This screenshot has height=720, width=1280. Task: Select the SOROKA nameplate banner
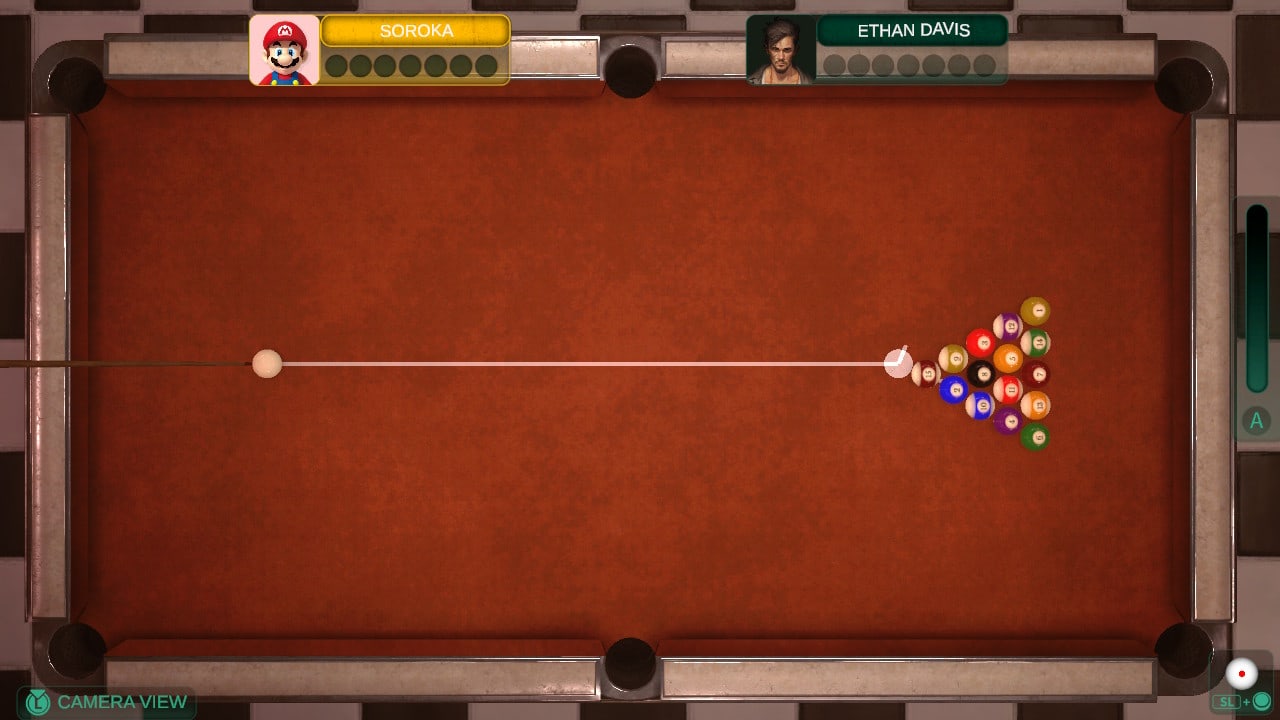point(416,31)
